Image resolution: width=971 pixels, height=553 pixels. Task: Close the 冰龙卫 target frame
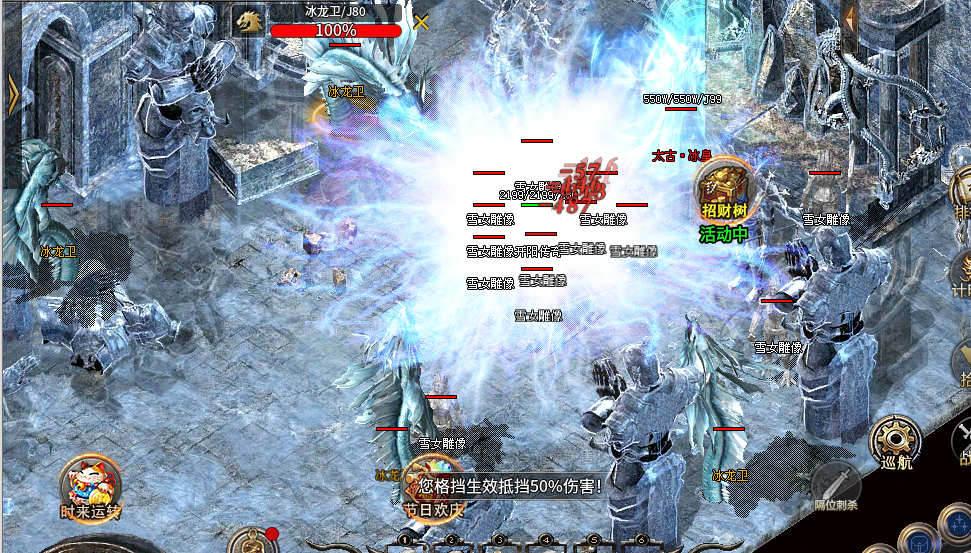point(423,22)
